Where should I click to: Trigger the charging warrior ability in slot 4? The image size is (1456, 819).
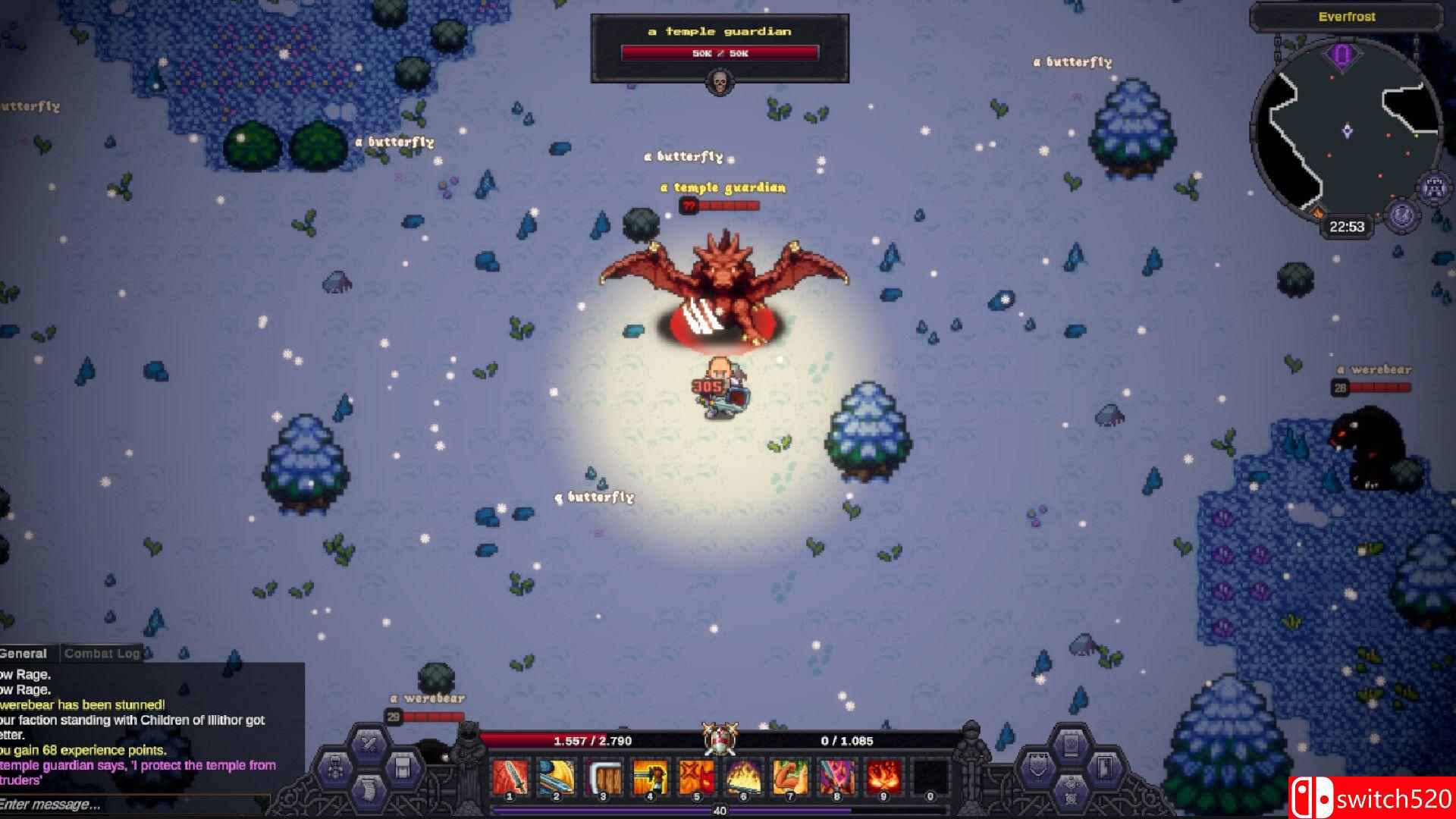651,777
